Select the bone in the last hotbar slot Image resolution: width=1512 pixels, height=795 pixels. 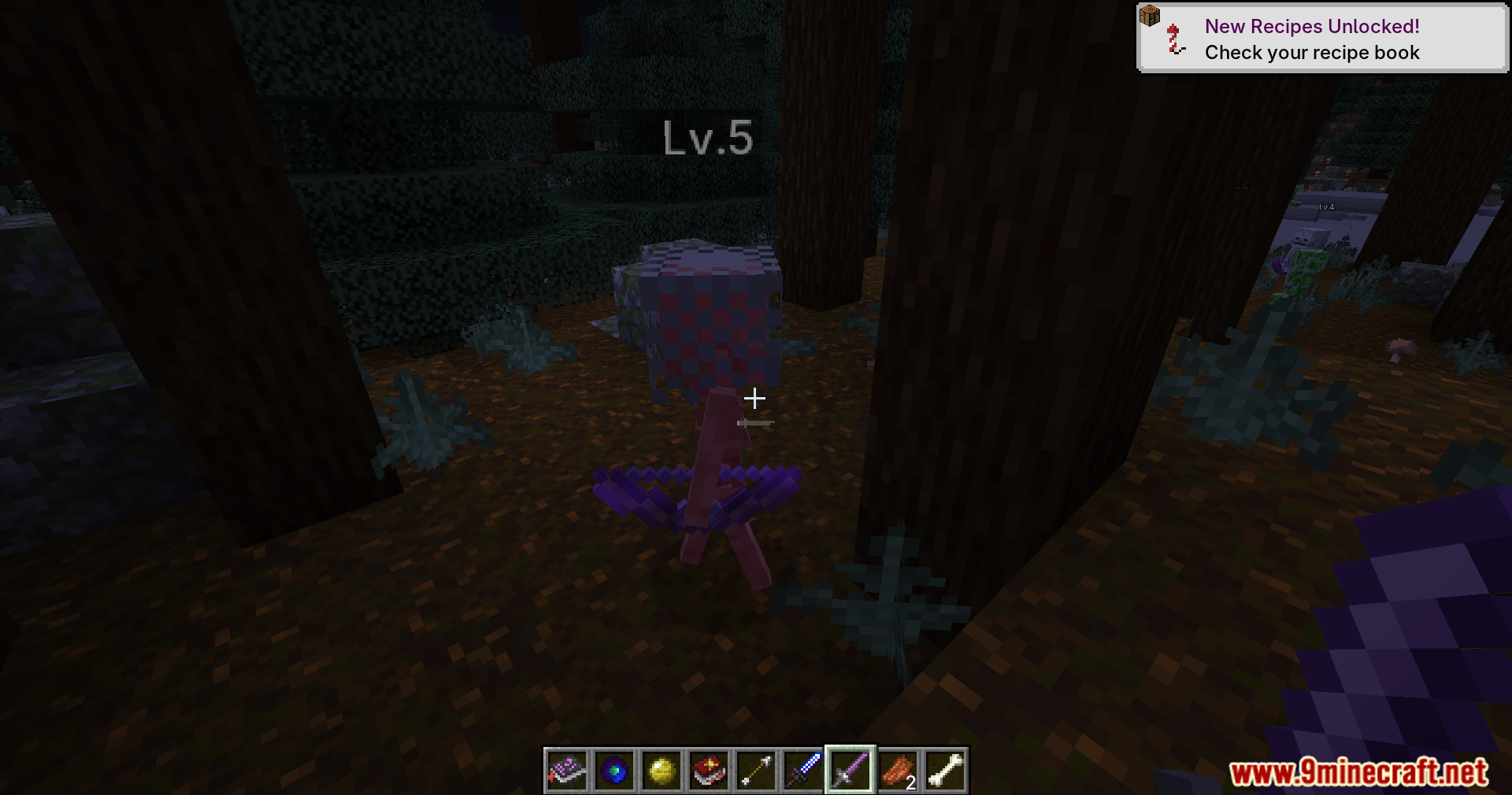tap(947, 771)
